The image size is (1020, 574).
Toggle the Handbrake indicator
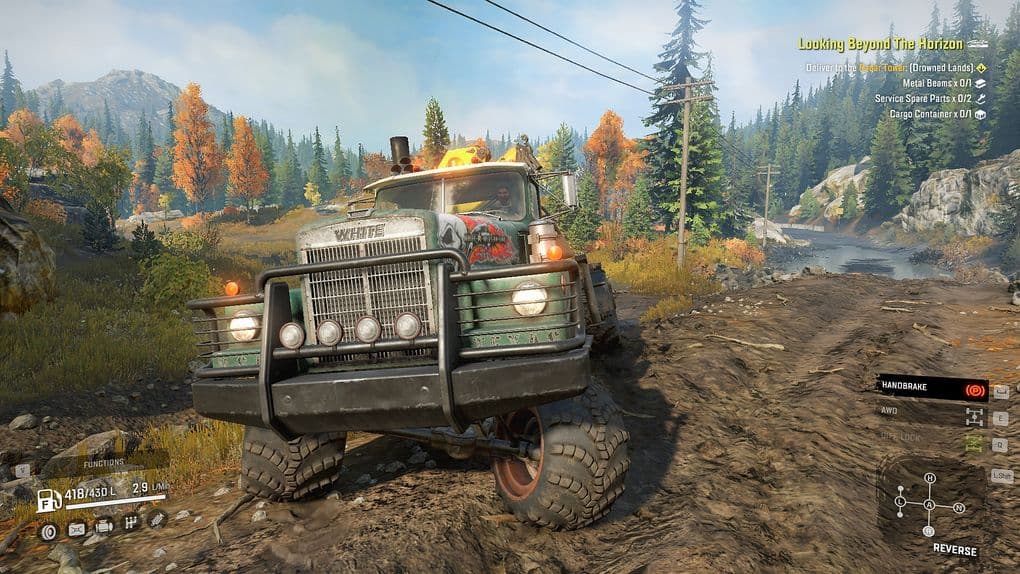click(932, 388)
